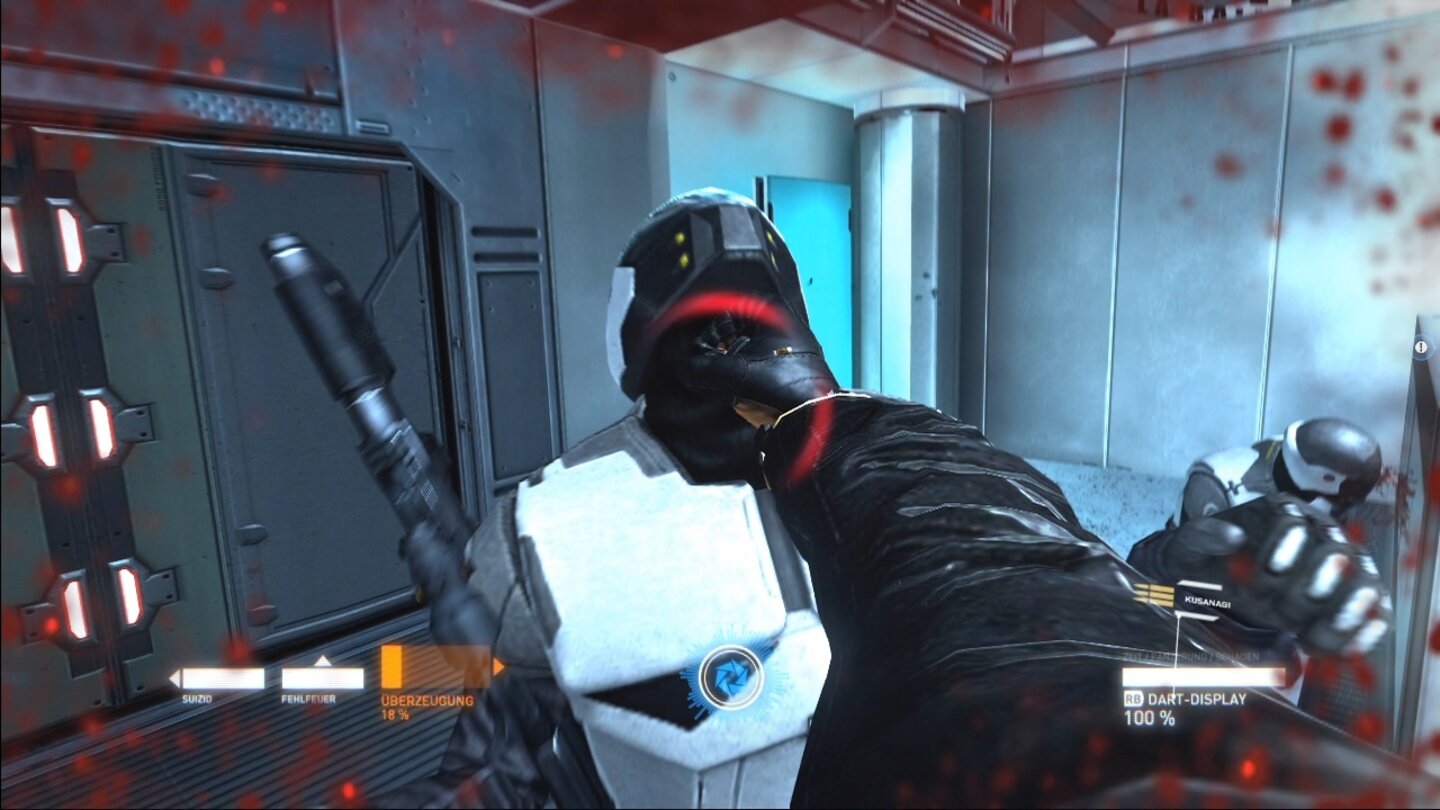Viewport: 1440px width, 810px height.
Task: Expand the ZEIT / PANZERUNG / SCHADEN readout
Action: tap(1190, 656)
